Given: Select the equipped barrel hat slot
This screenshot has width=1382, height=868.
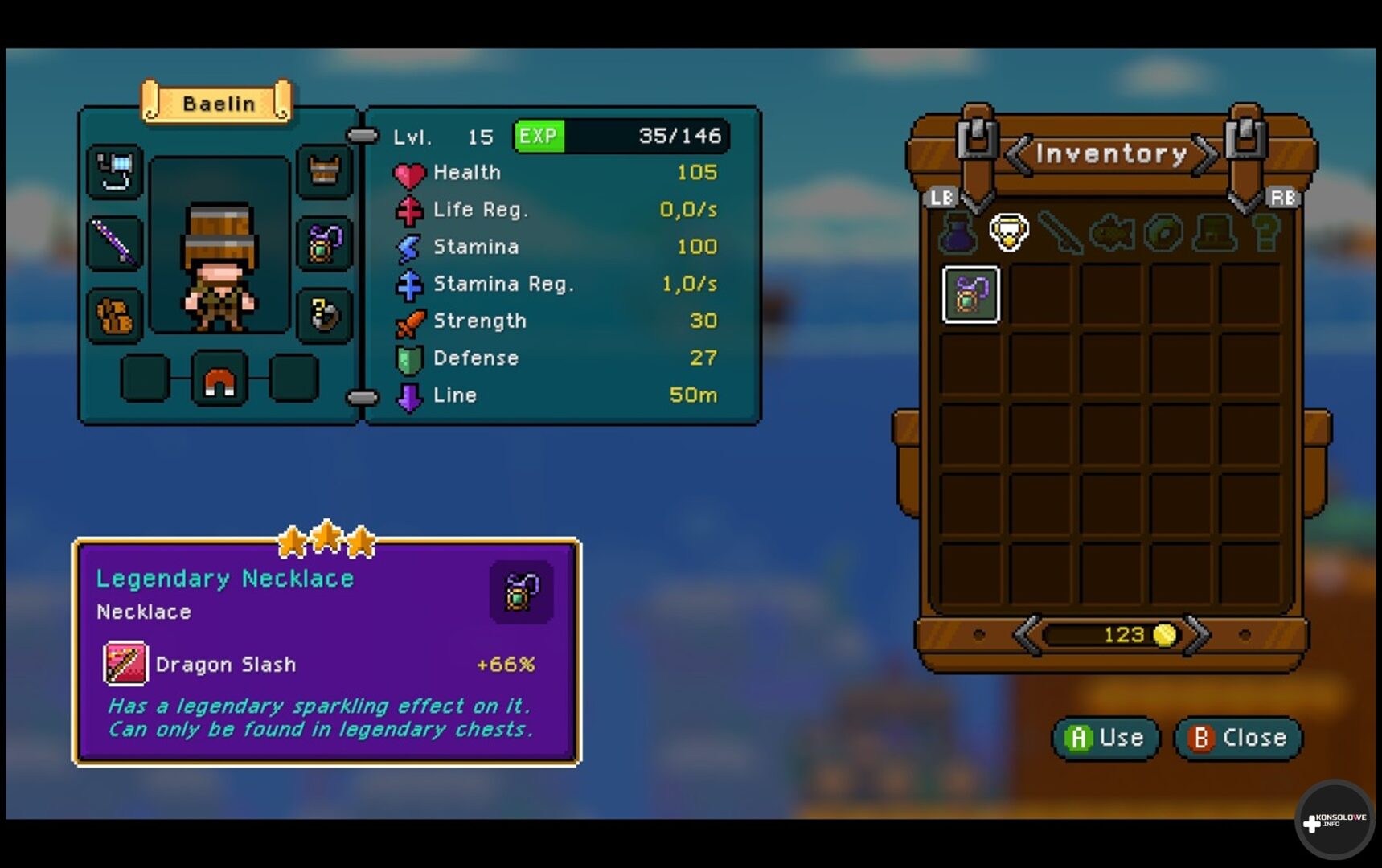Looking at the screenshot, I should 324,171.
